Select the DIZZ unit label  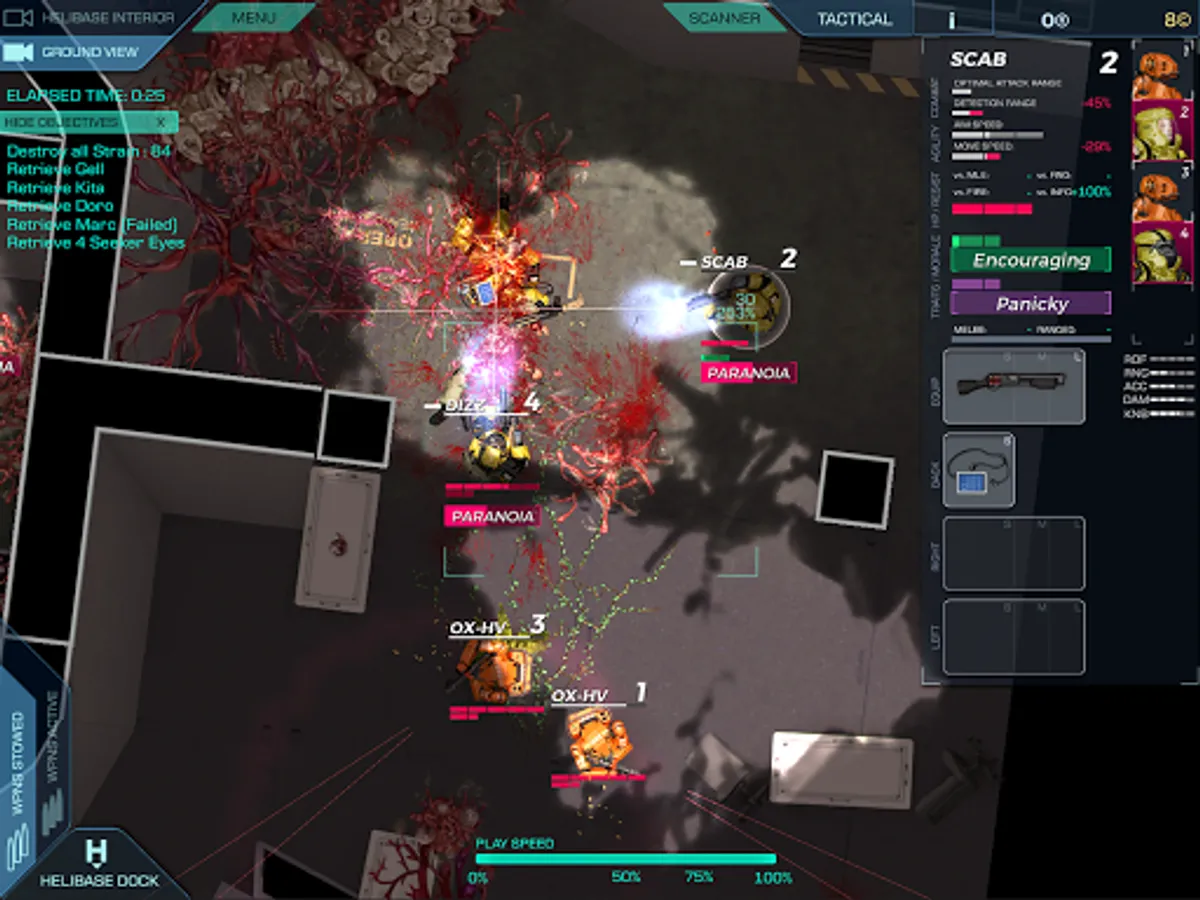(x=466, y=404)
